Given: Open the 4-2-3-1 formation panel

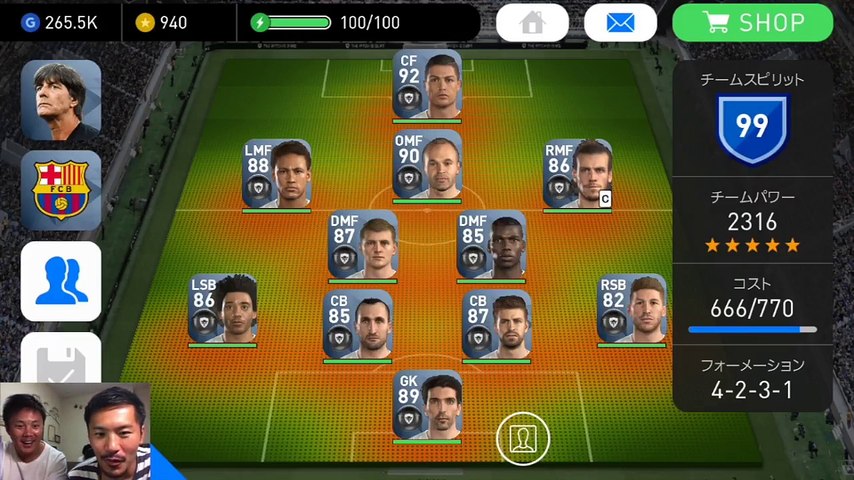Looking at the screenshot, I should [x=752, y=379].
